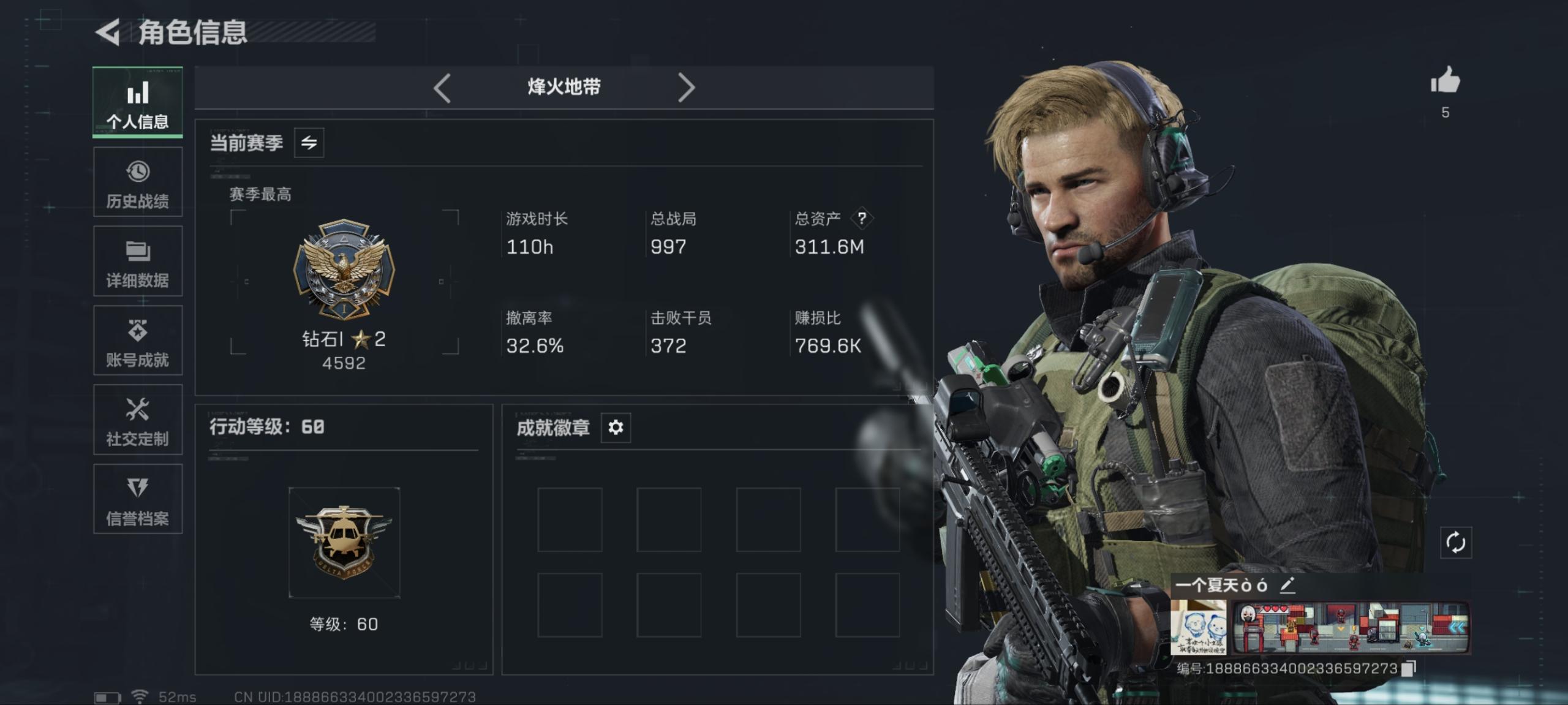This screenshot has width=1568, height=705.
Task: Check the 信誉档案 reputation file
Action: pyautogui.click(x=138, y=500)
